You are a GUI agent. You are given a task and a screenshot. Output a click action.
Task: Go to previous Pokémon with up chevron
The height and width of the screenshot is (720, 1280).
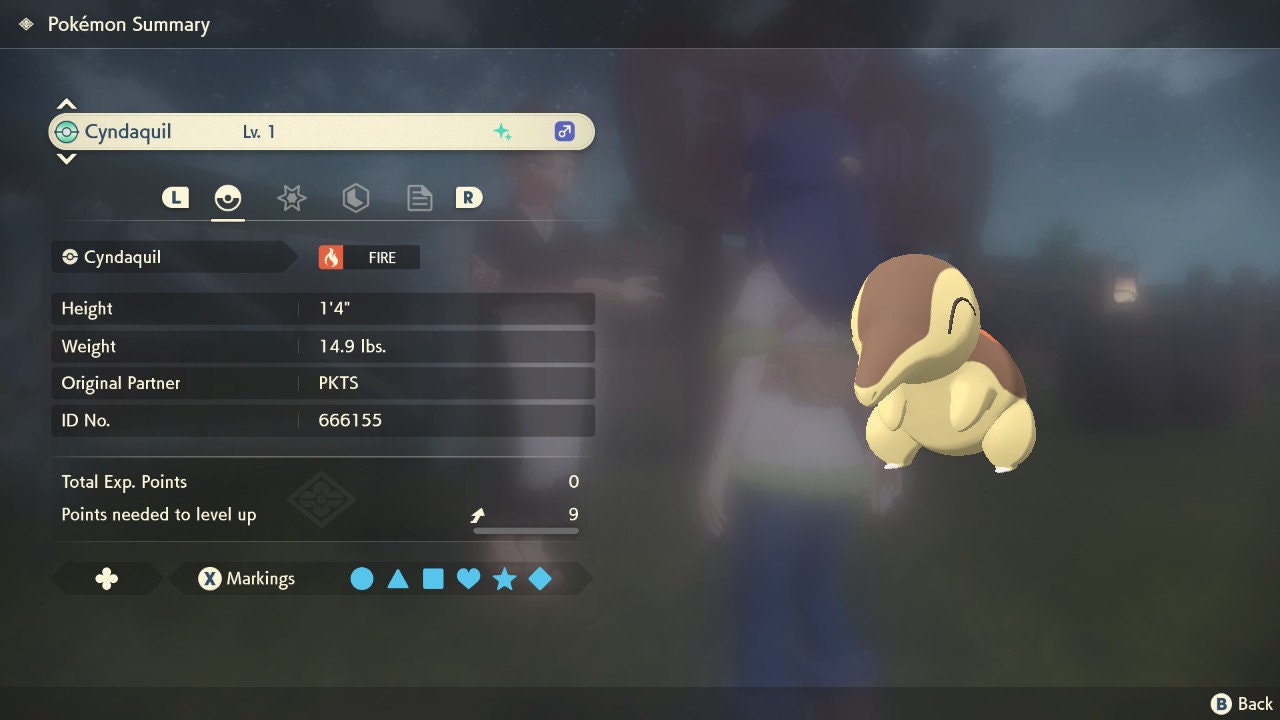pos(66,104)
